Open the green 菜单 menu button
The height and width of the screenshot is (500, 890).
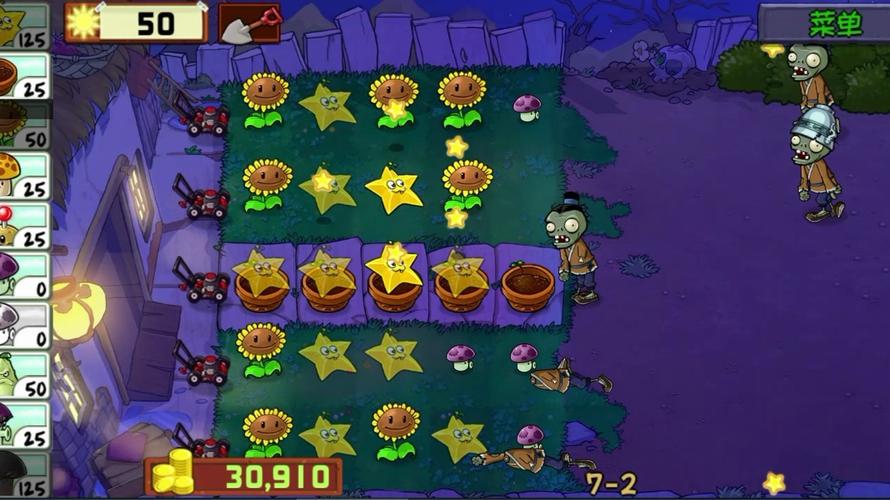[x=834, y=23]
